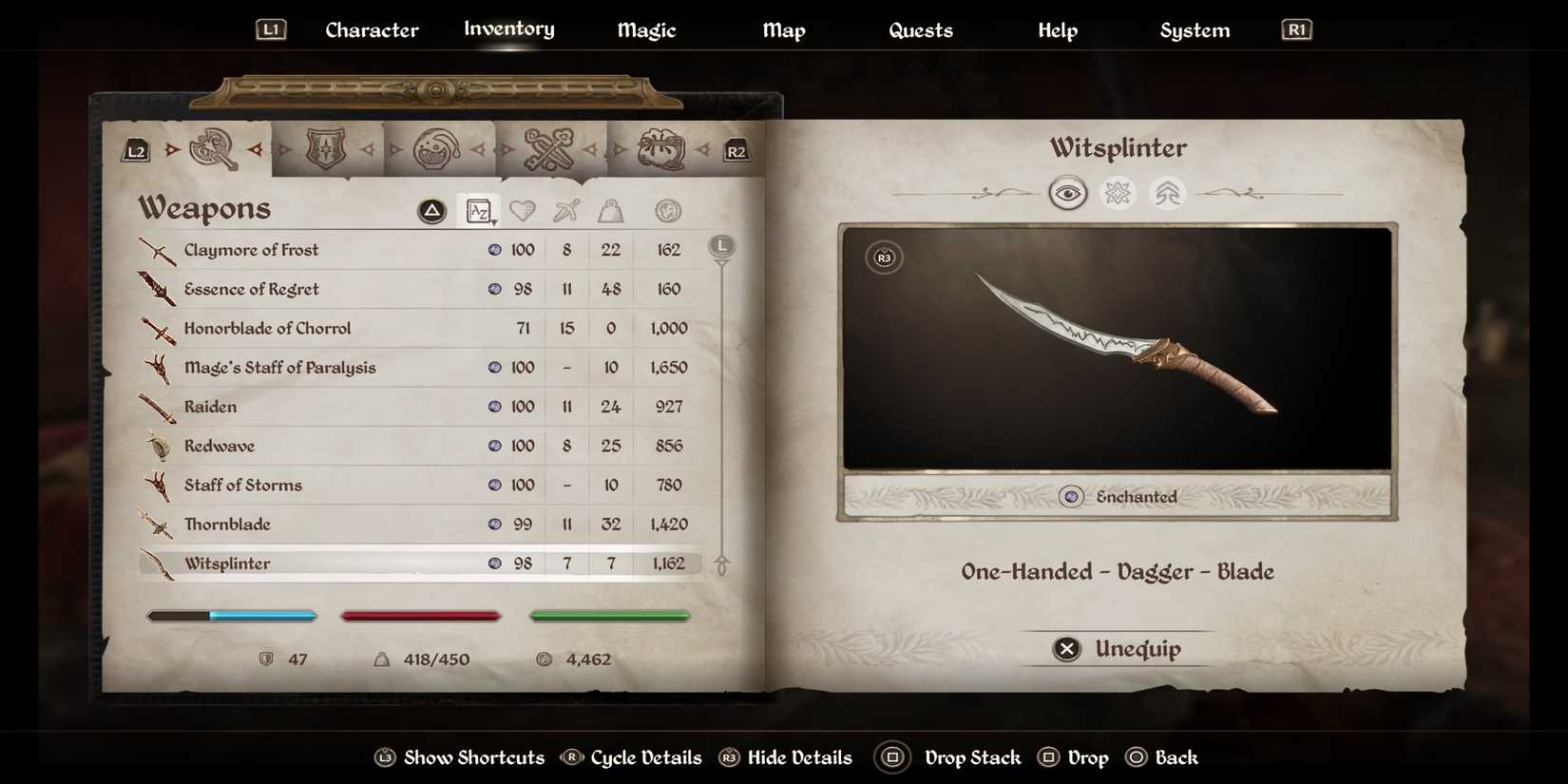Select the star enchantment detail icon

(1118, 193)
